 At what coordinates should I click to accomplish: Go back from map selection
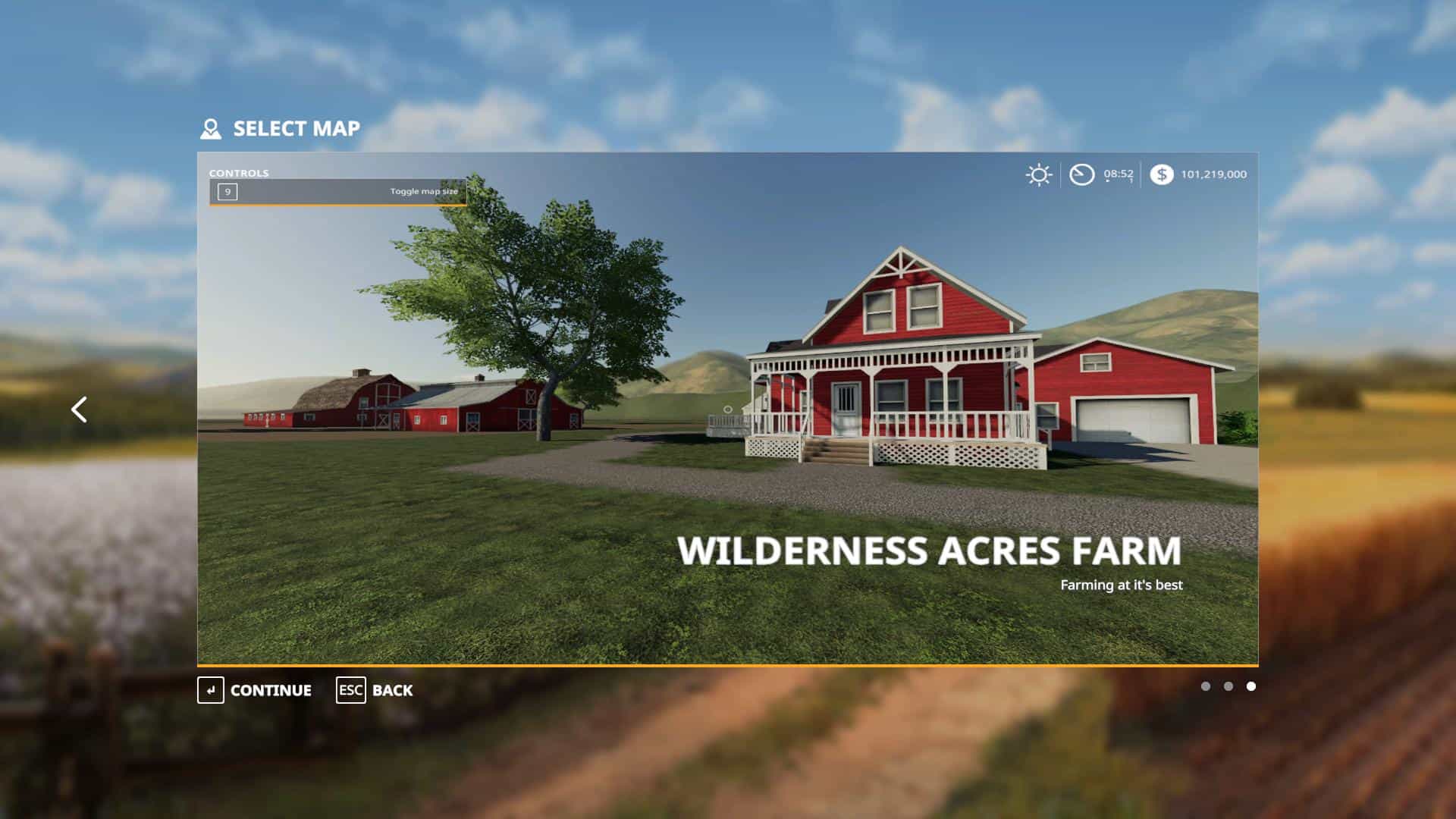375,690
